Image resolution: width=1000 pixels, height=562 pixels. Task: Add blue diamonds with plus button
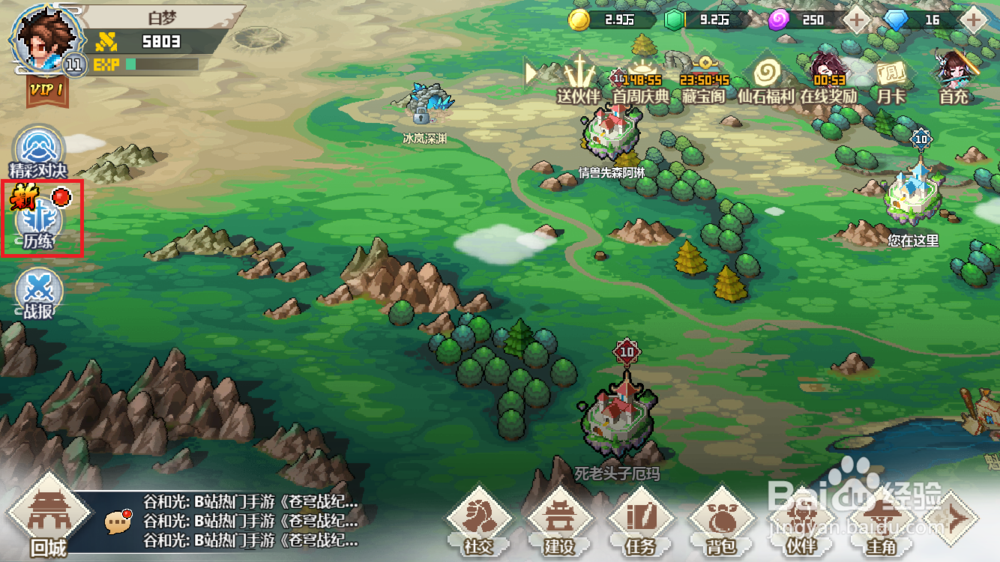point(971,19)
